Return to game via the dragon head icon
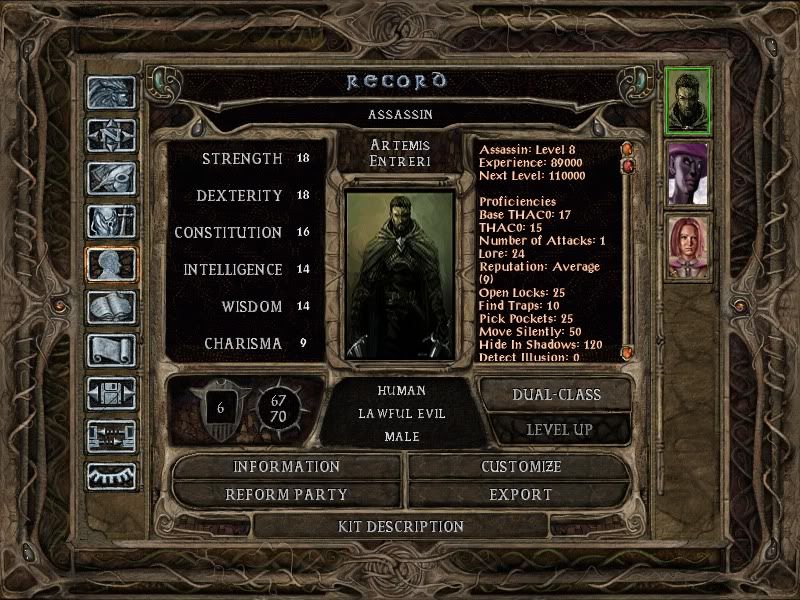800x600 pixels. [x=111, y=93]
